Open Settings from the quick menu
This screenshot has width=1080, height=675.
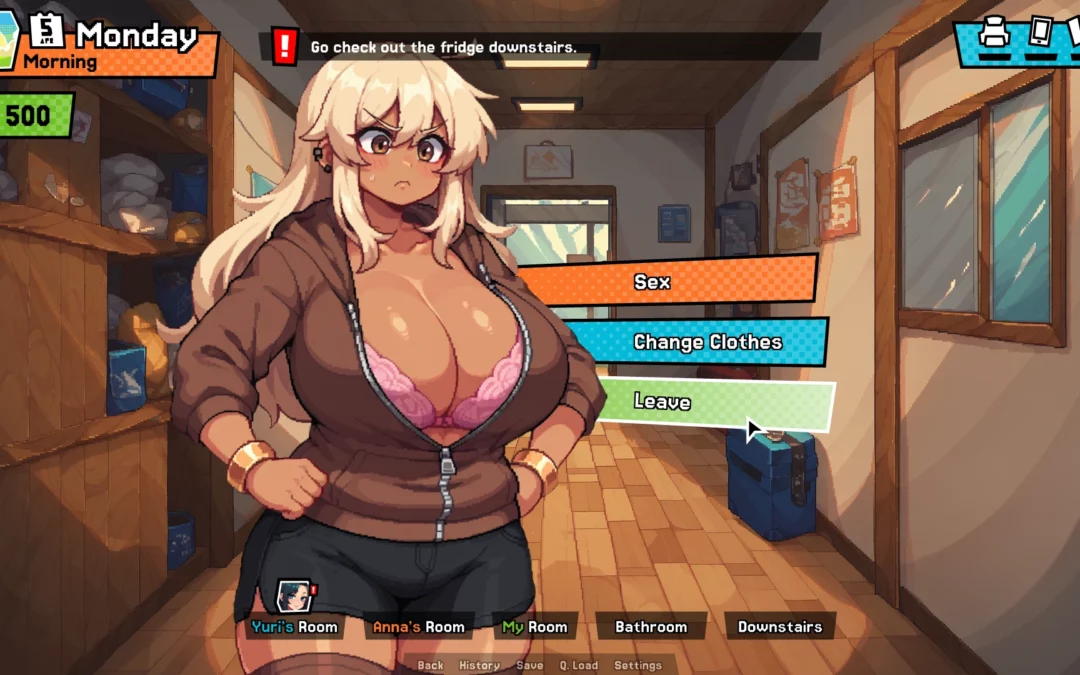point(638,665)
